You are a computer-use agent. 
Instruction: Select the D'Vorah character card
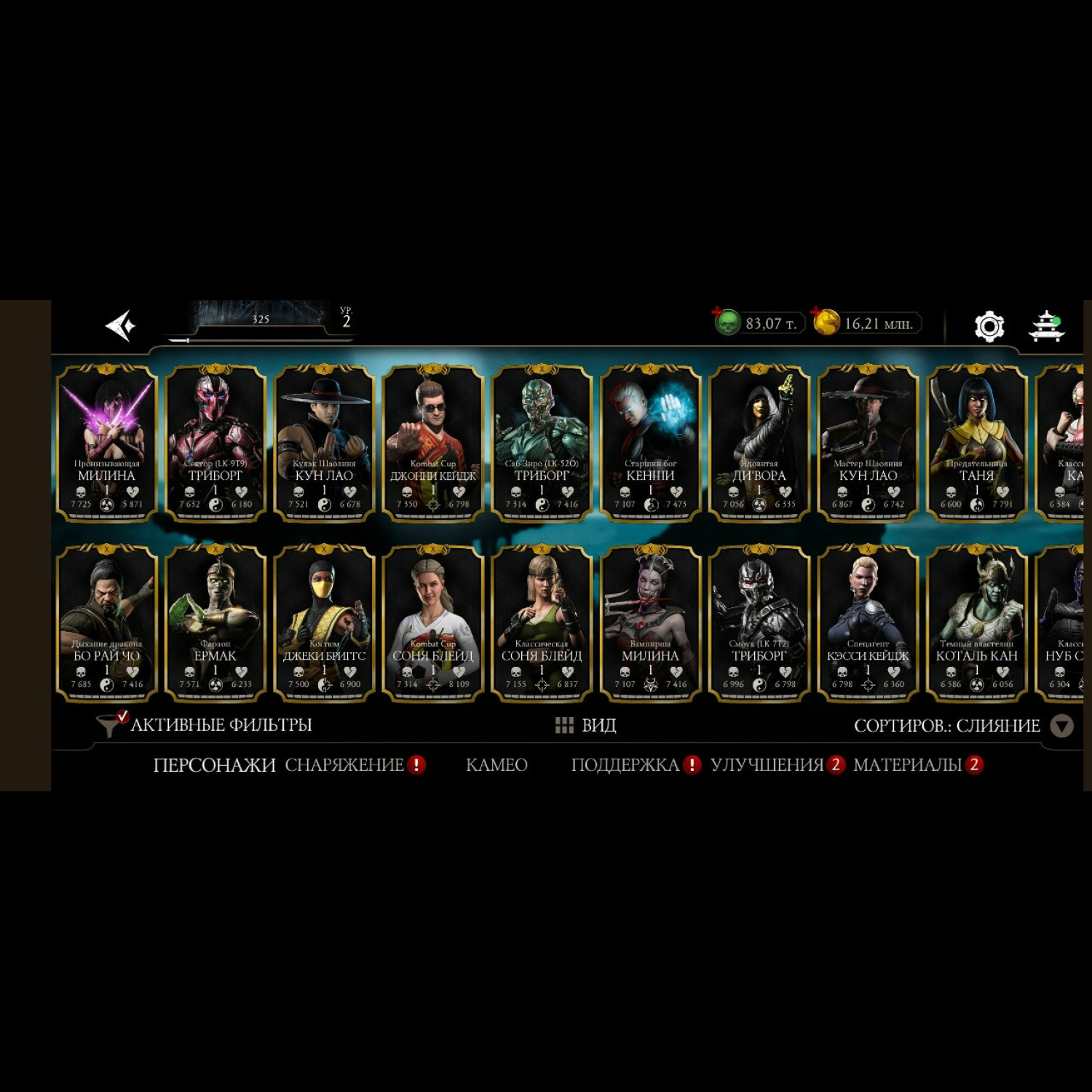759,443
